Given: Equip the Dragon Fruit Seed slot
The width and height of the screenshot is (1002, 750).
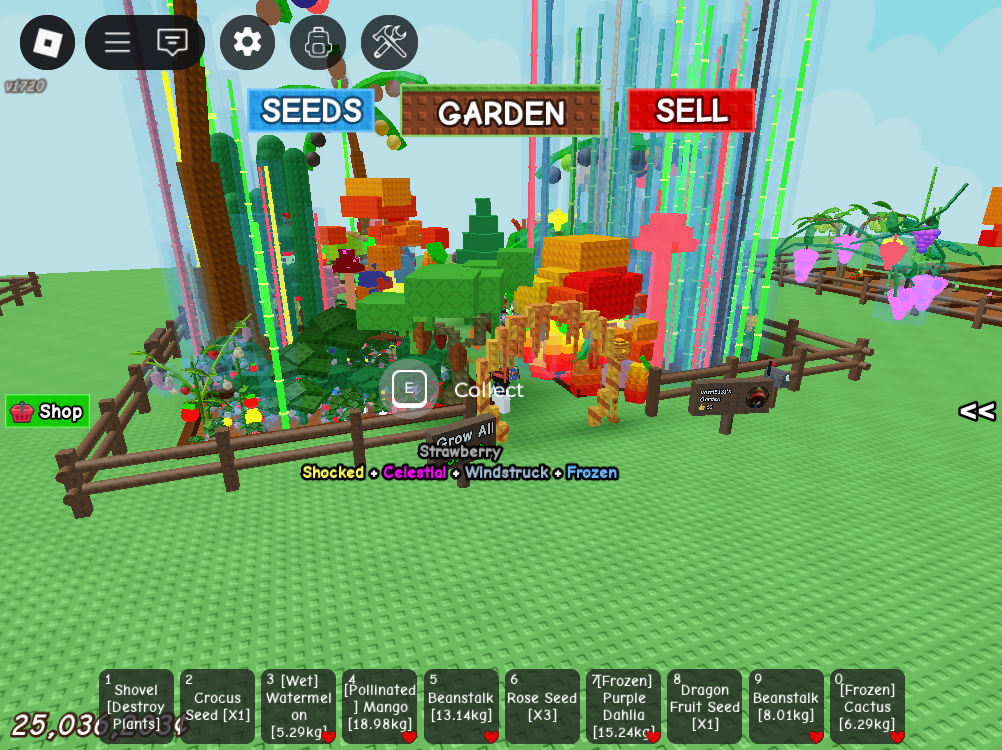Looking at the screenshot, I should pyautogui.click(x=705, y=706).
